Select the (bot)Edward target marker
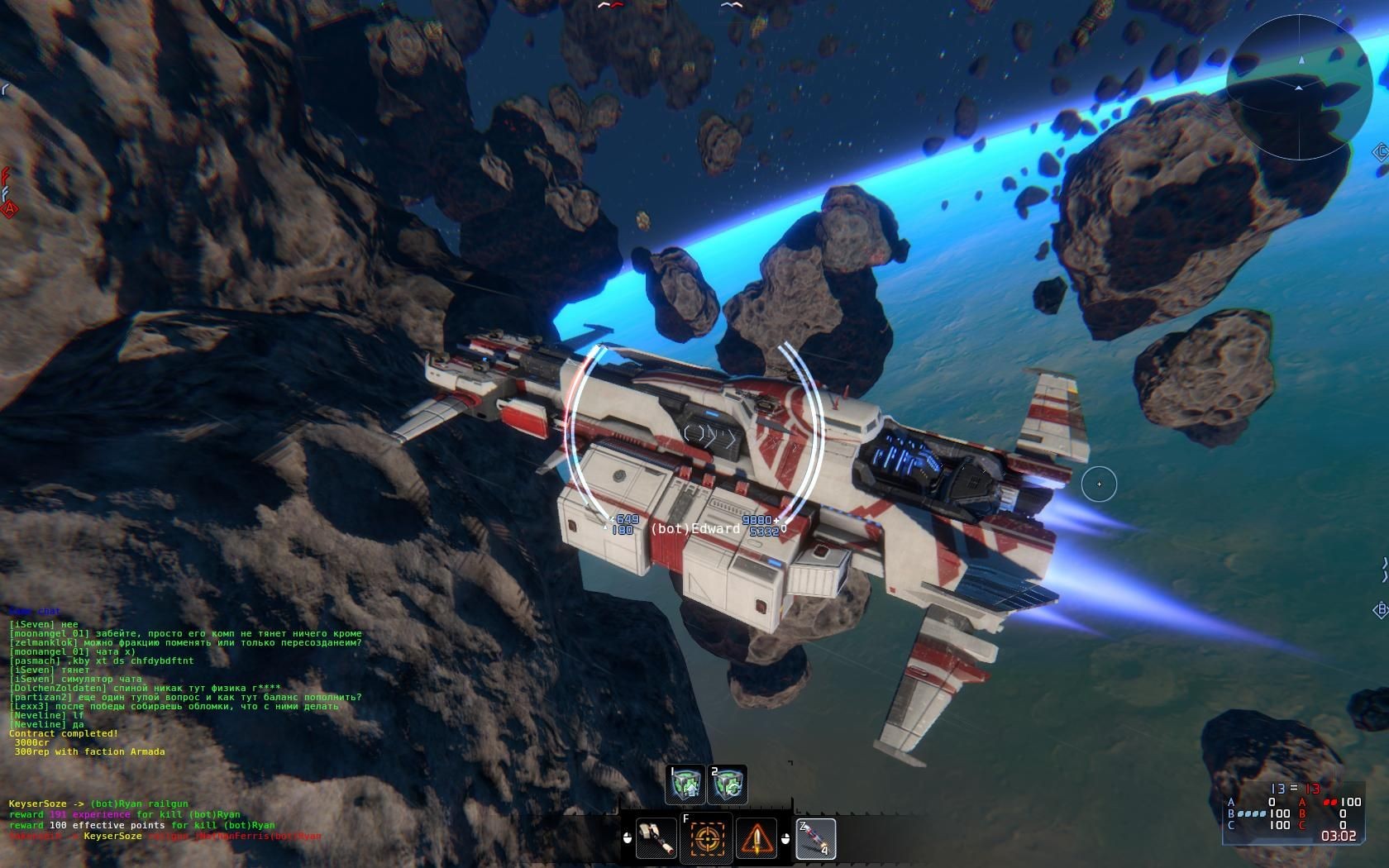 tap(694, 528)
